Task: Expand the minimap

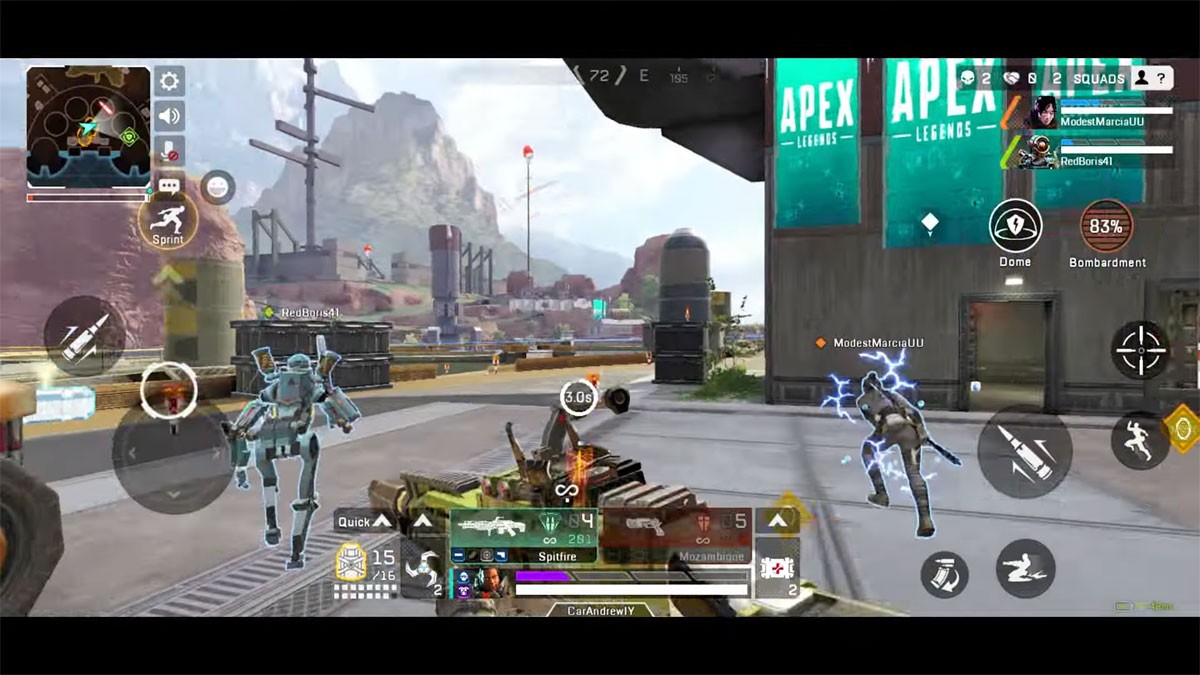Action: (88, 126)
